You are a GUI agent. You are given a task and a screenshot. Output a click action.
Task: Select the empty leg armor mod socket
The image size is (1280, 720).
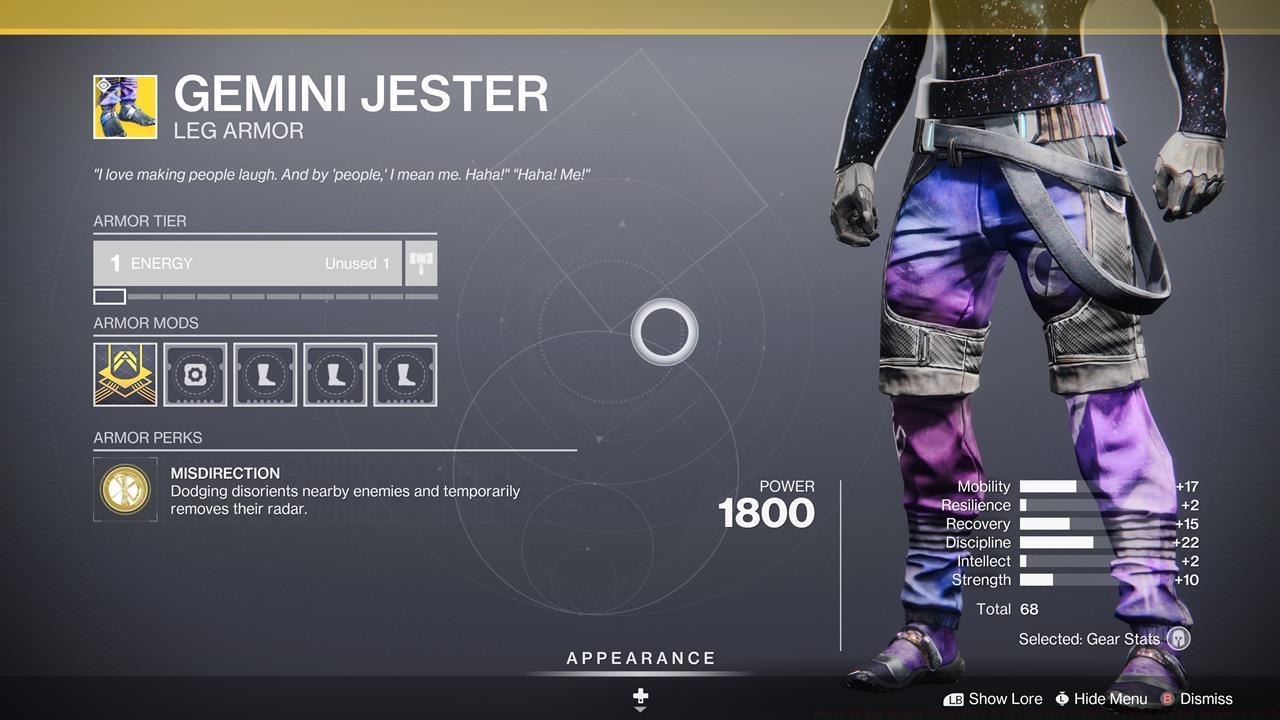(265, 374)
